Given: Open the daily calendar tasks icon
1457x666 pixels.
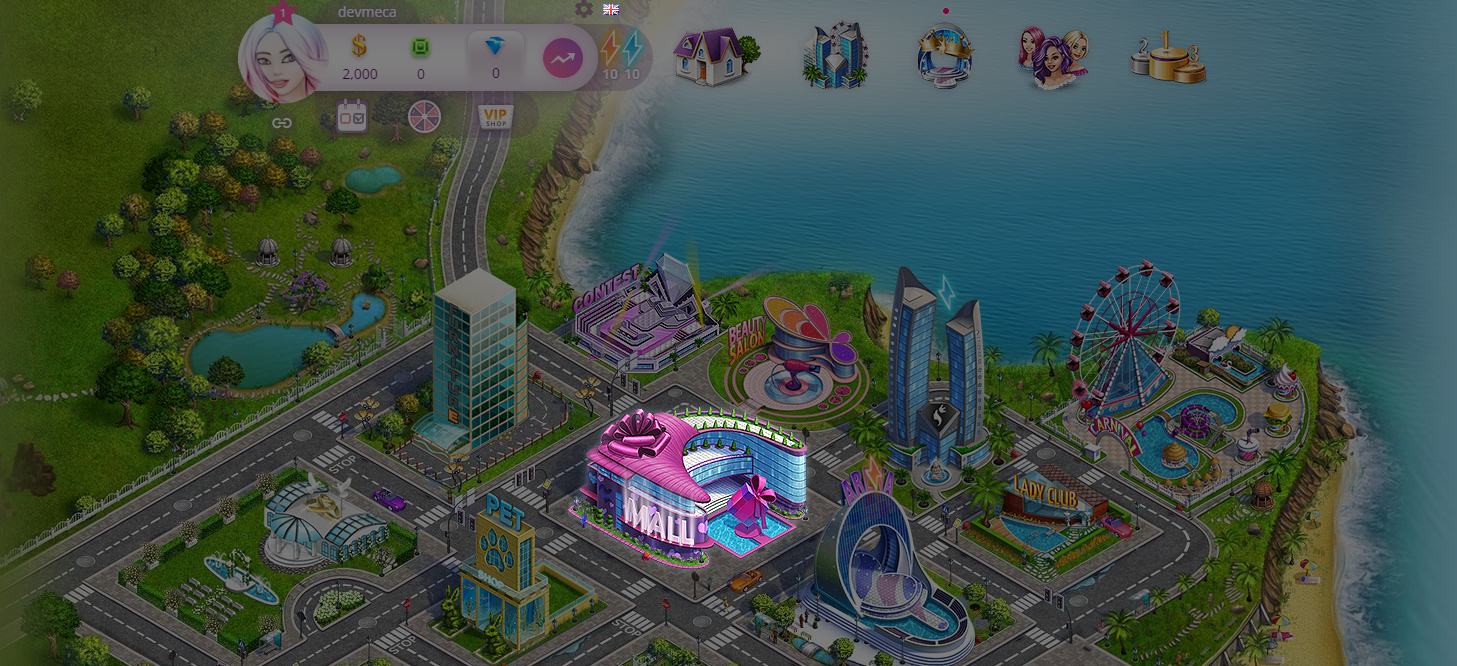Looking at the screenshot, I should click(x=350, y=116).
